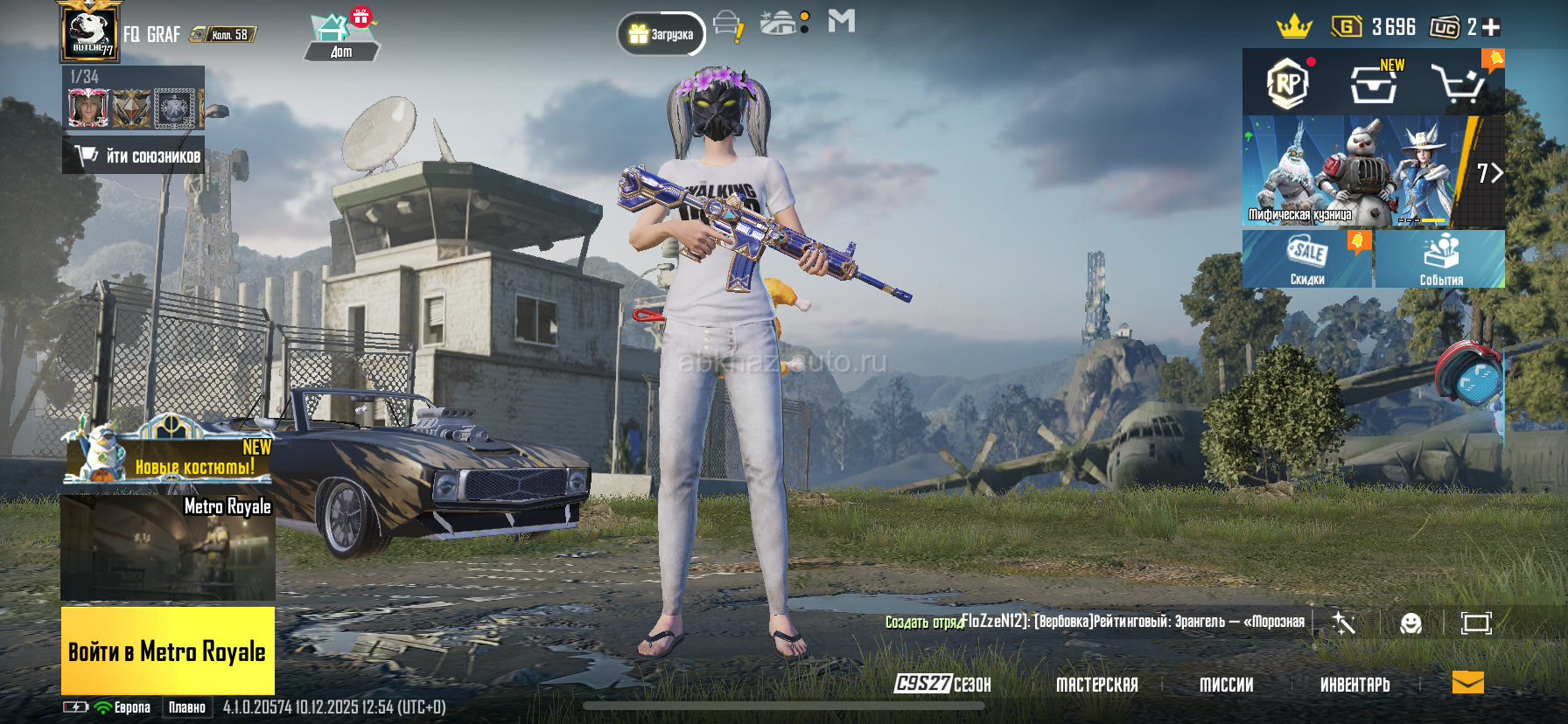Open the crate icon marked NEW
This screenshot has height=724, width=1568.
[1374, 84]
